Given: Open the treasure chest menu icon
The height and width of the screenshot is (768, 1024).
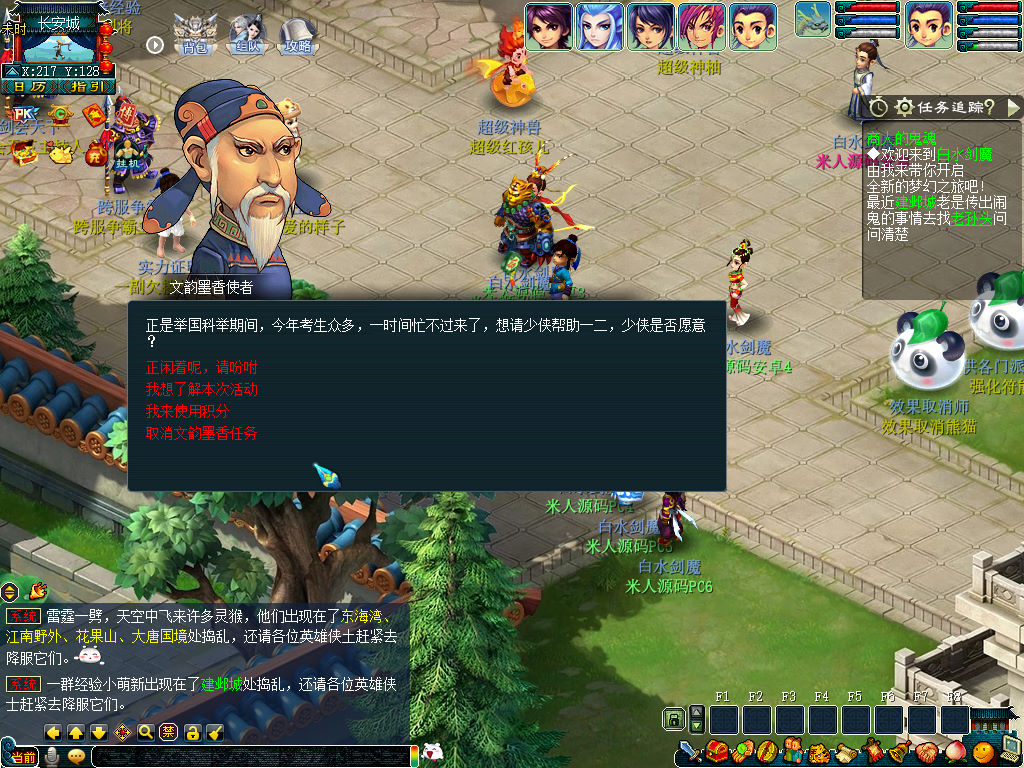Looking at the screenshot, I should tap(716, 751).
